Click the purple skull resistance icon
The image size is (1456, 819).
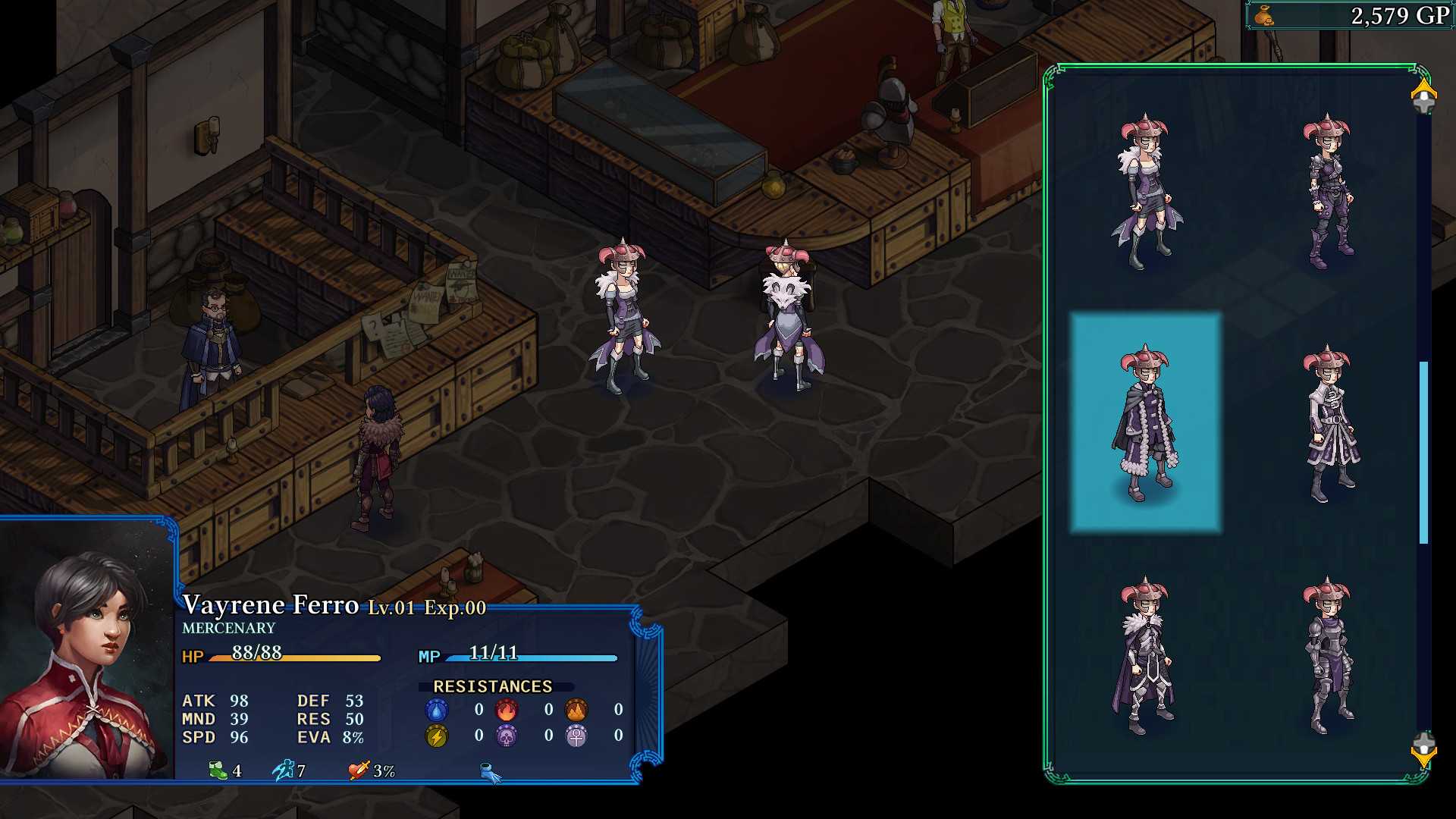coord(506,734)
